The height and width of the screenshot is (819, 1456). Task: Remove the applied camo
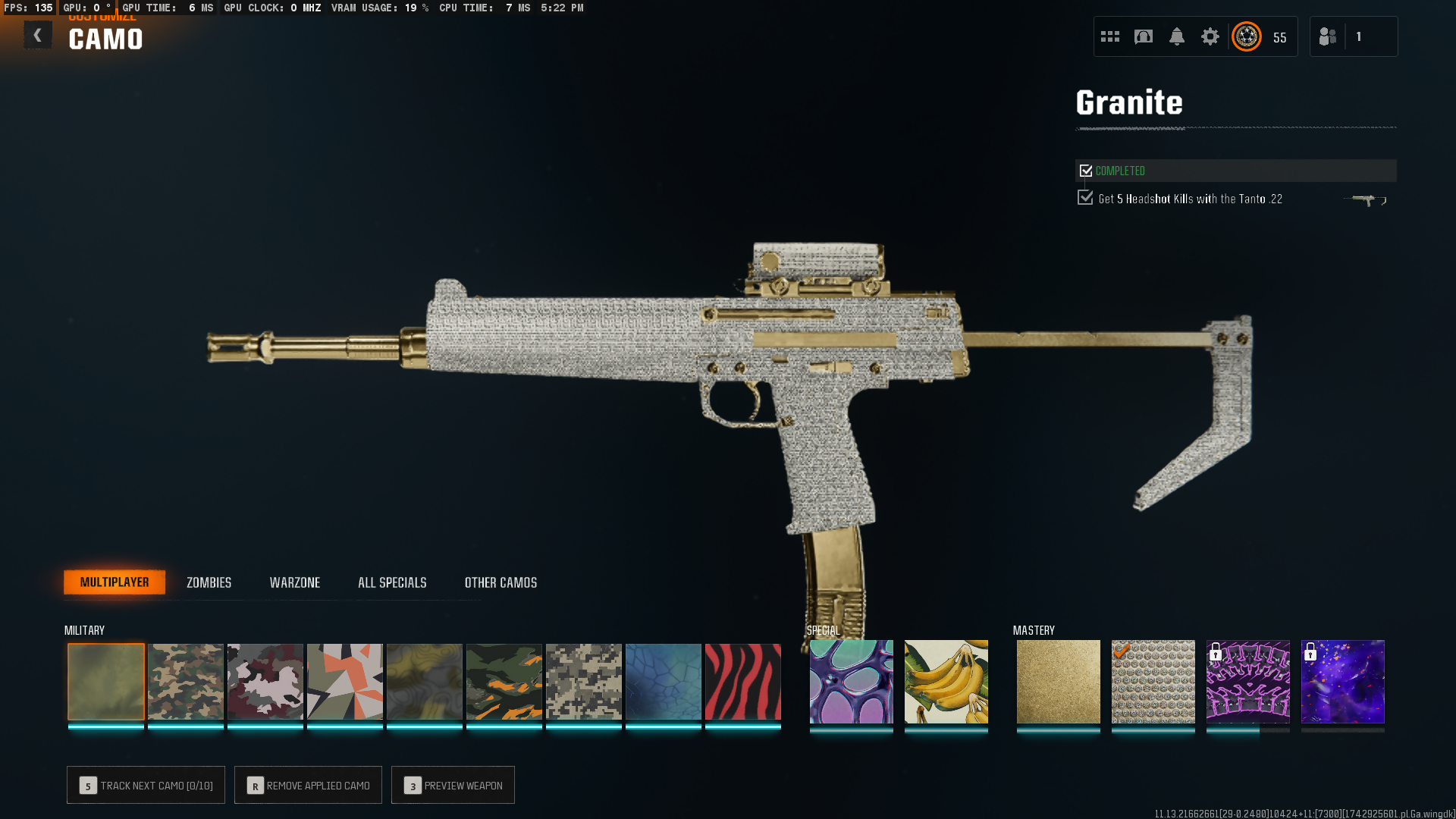308,785
